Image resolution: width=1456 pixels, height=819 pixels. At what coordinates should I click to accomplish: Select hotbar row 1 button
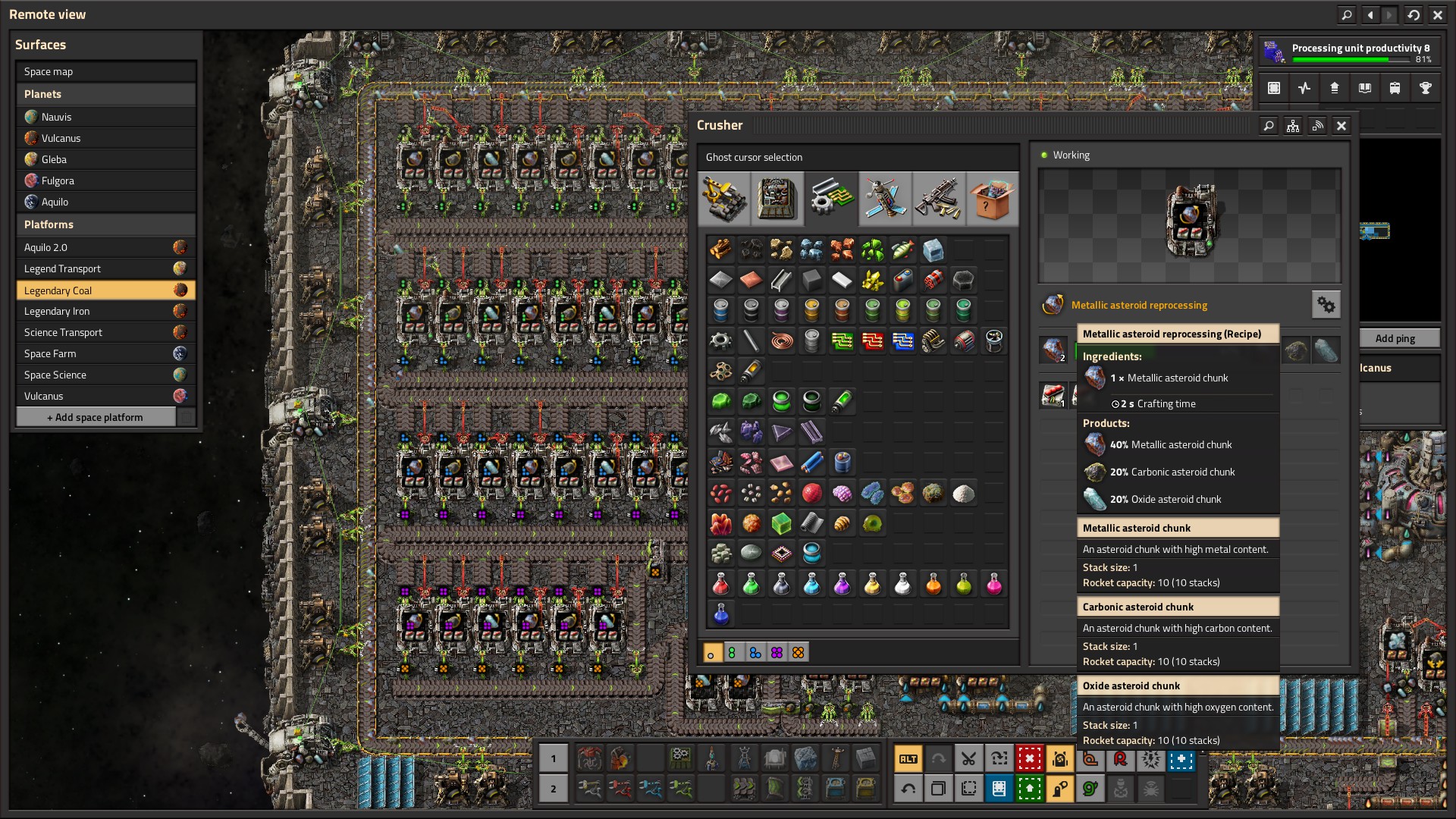[x=553, y=758]
